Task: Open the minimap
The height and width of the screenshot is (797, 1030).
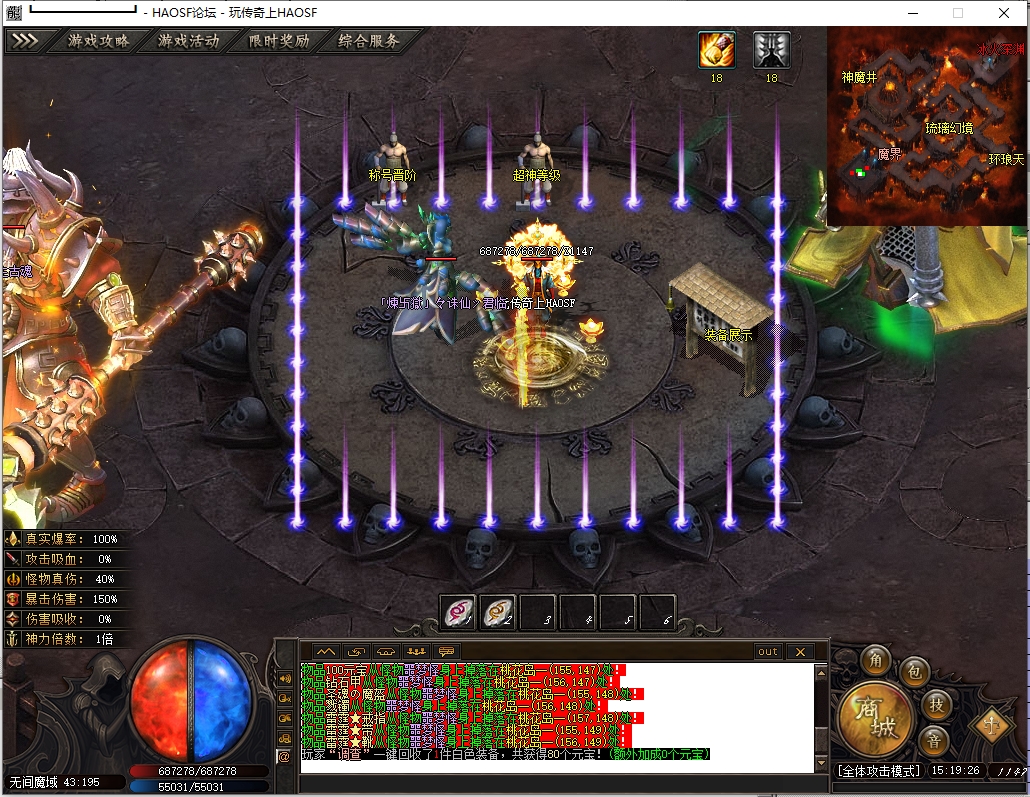Action: tap(927, 125)
